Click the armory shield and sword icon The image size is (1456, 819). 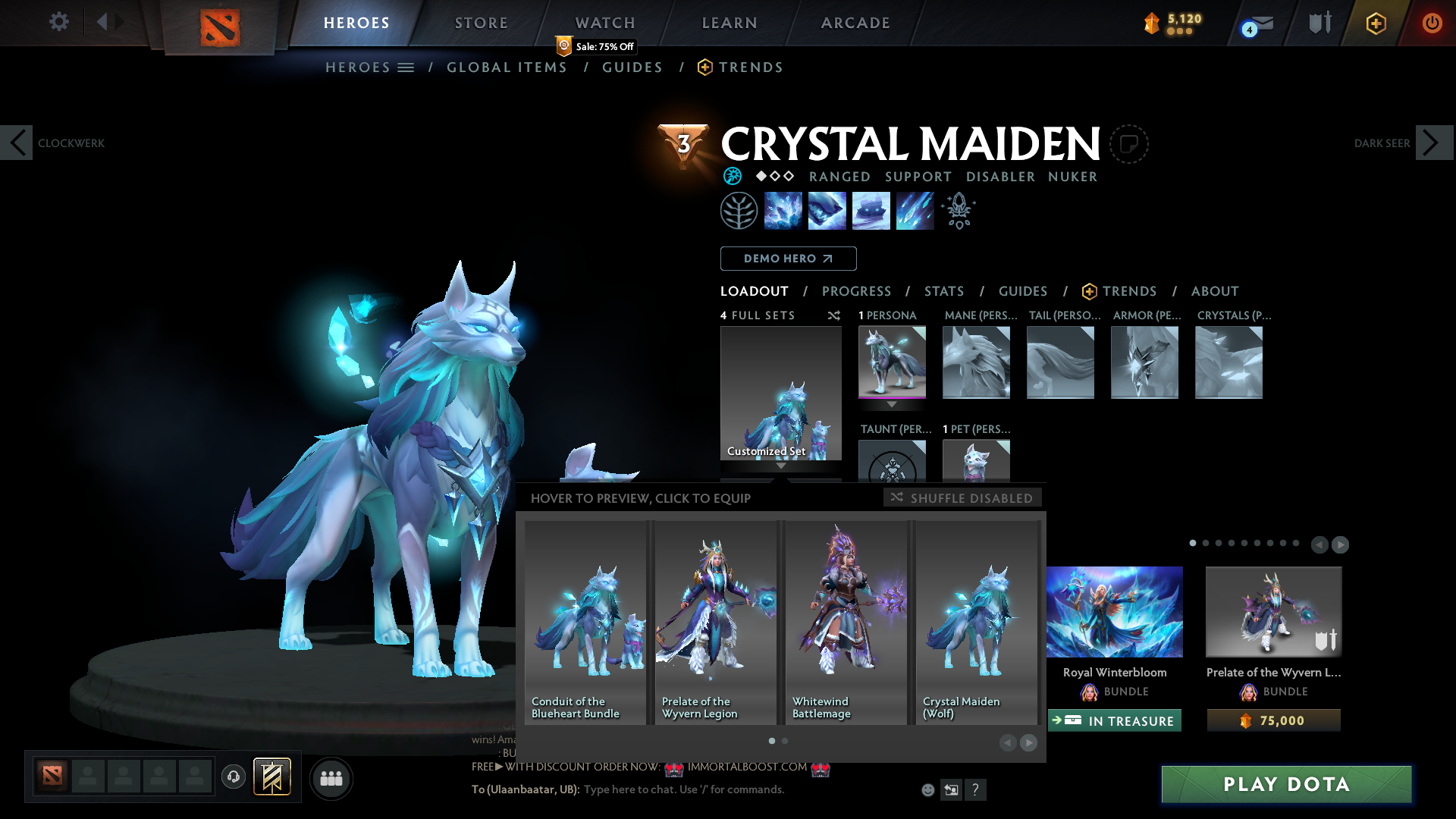tap(1319, 23)
